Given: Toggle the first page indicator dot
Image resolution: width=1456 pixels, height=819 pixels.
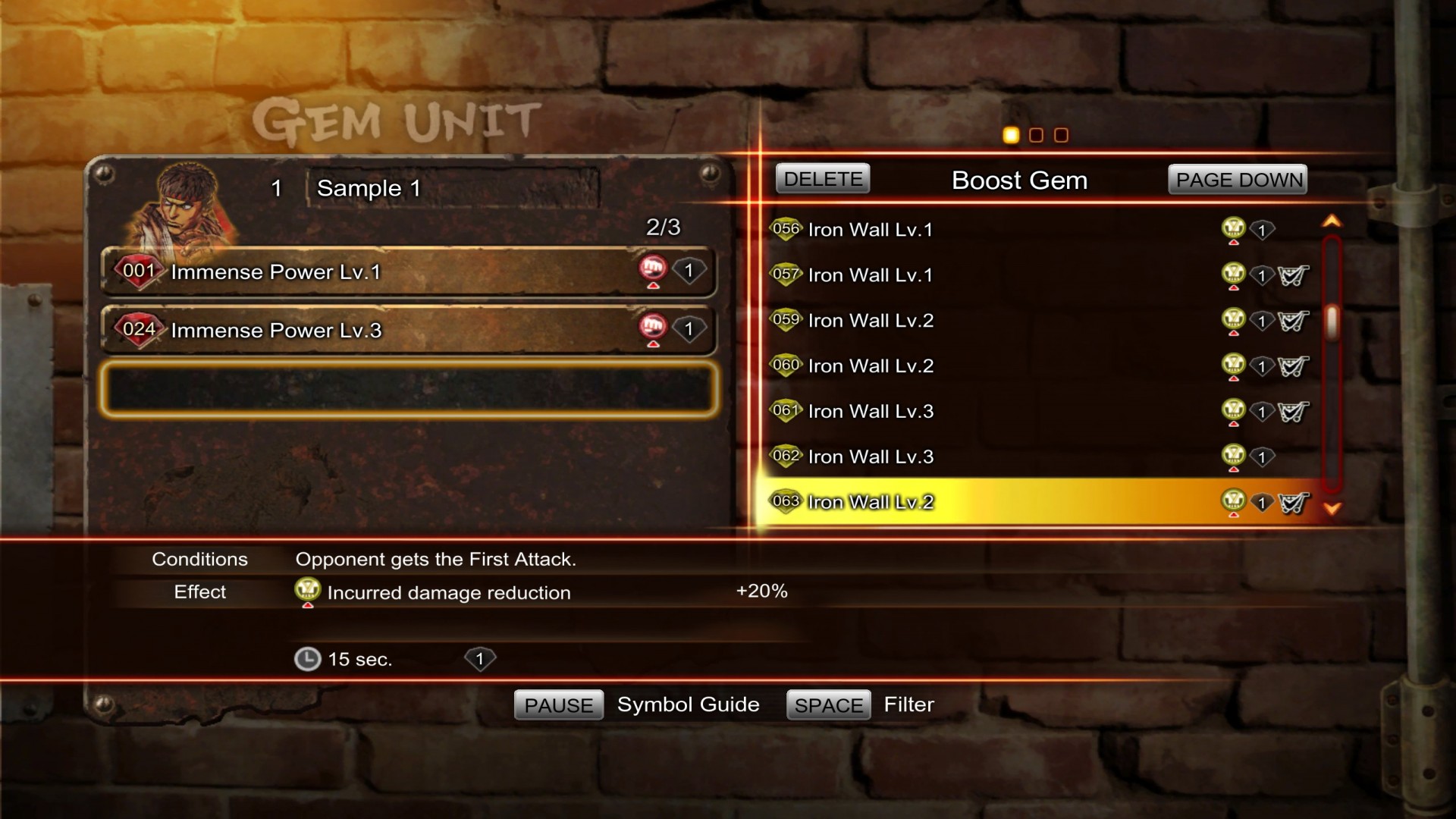Looking at the screenshot, I should click(x=1010, y=135).
